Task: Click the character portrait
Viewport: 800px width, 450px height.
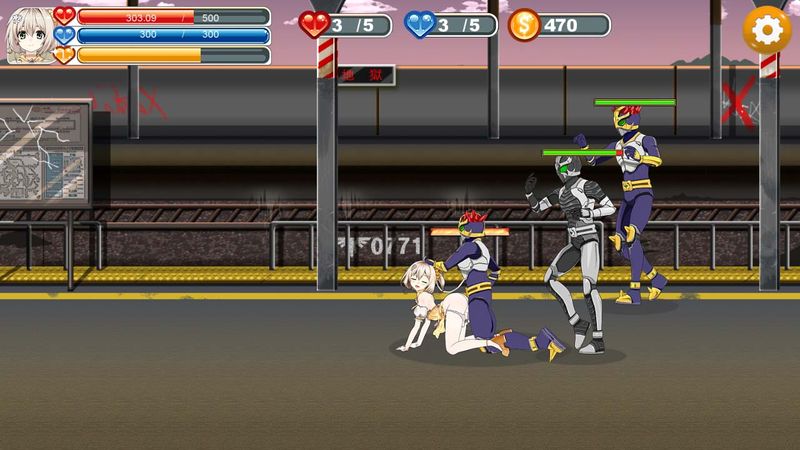Action: pos(30,35)
